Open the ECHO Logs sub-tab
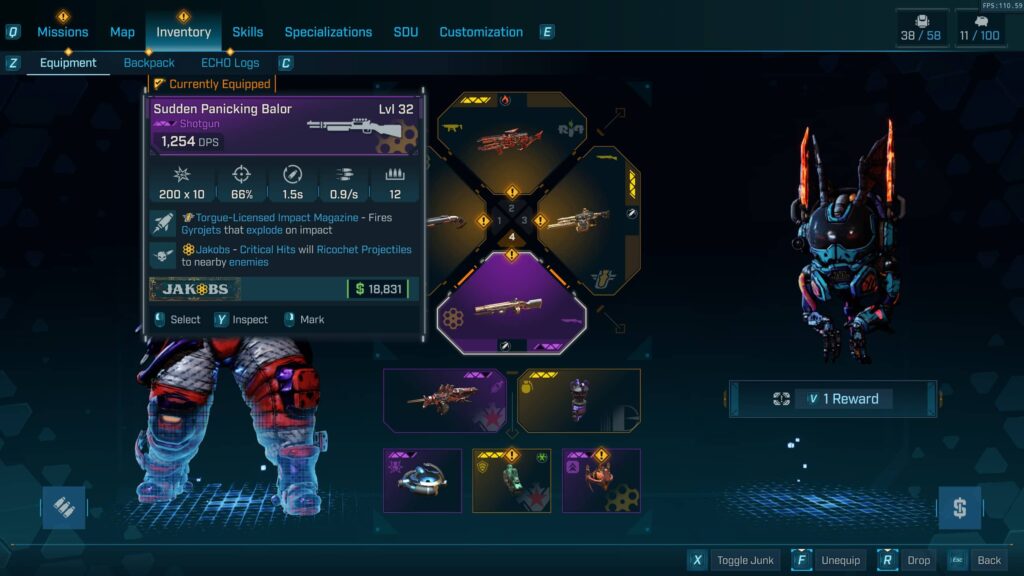This screenshot has height=576, width=1024. [x=230, y=63]
